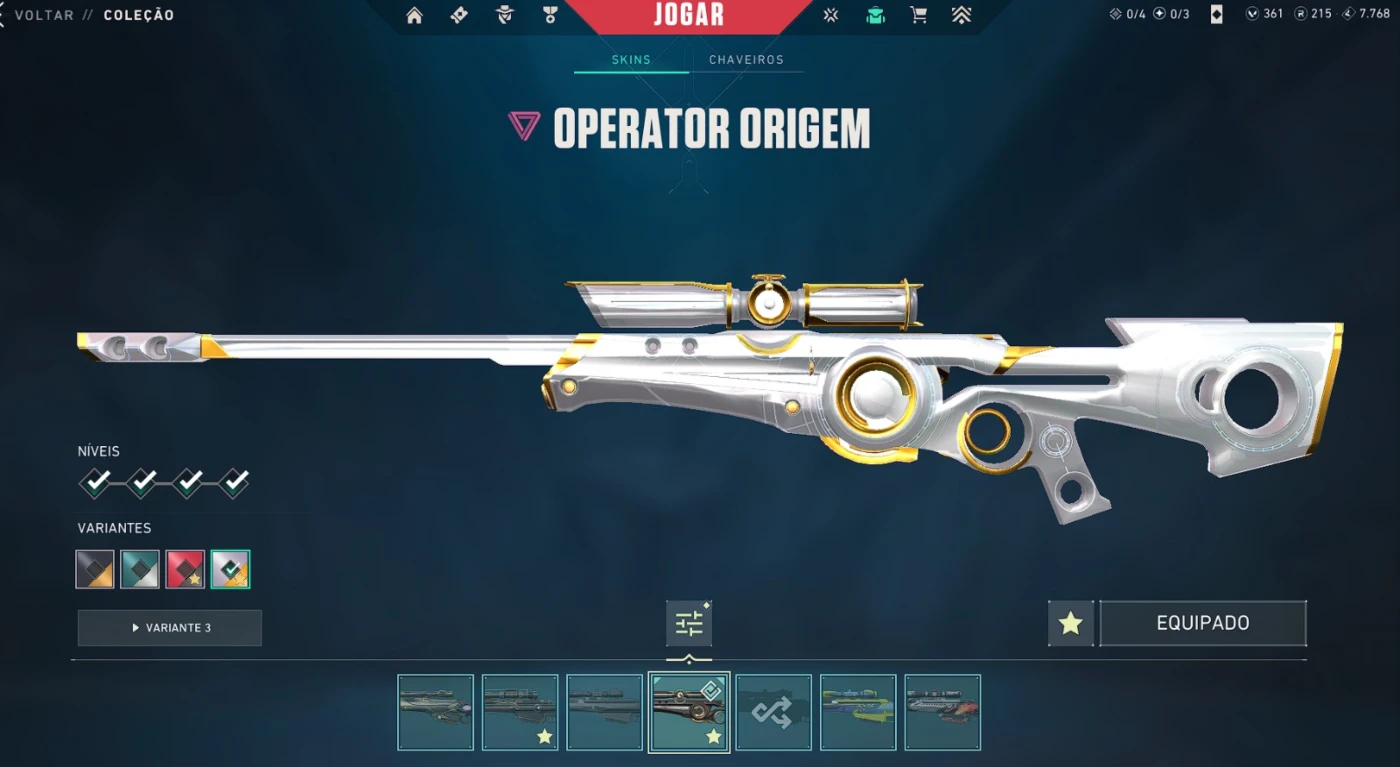This screenshot has width=1400, height=767.
Task: Open the shopping cart store icon
Action: pyautogui.click(x=918, y=15)
